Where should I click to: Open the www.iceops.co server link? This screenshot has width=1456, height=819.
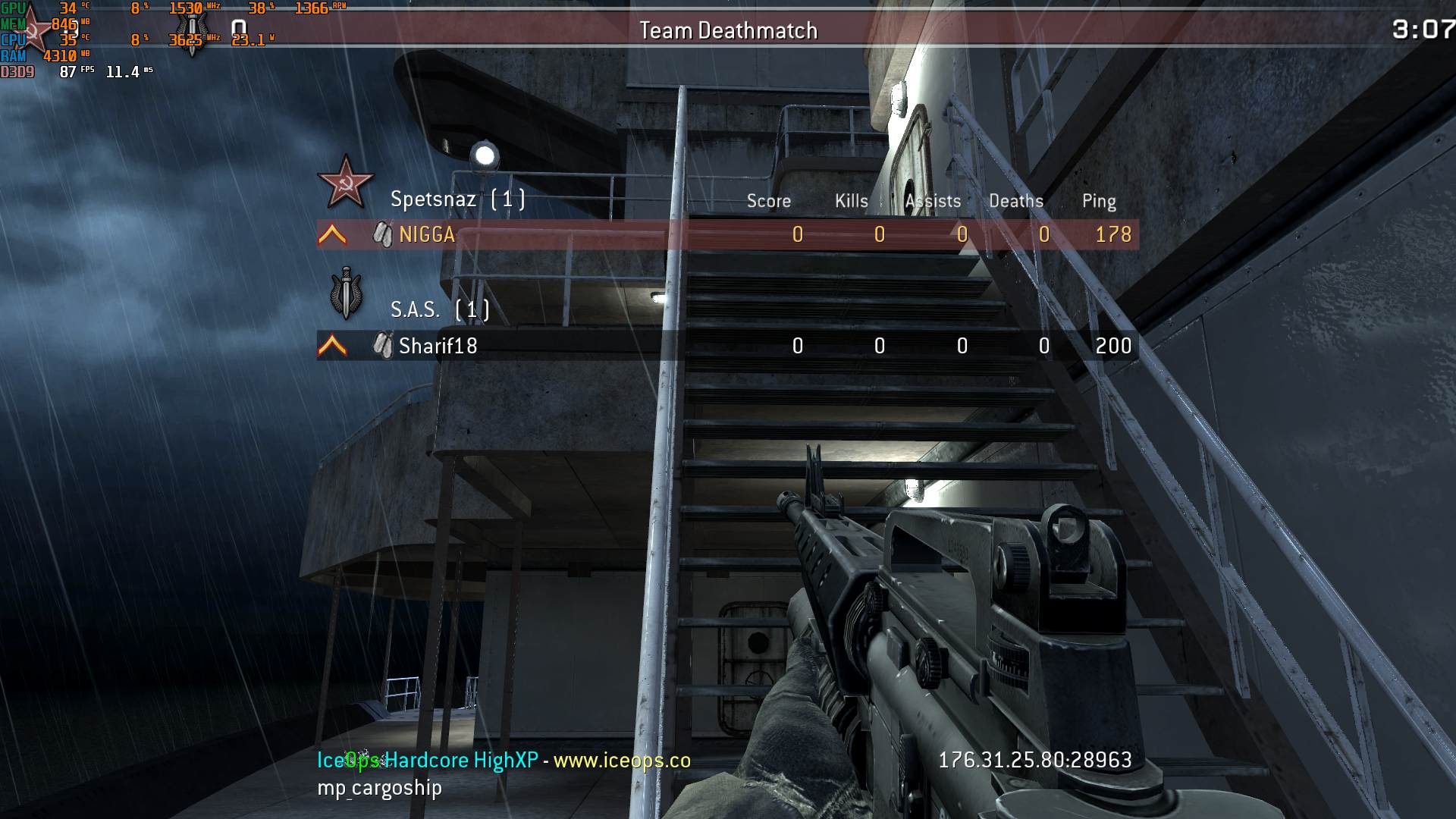622,760
